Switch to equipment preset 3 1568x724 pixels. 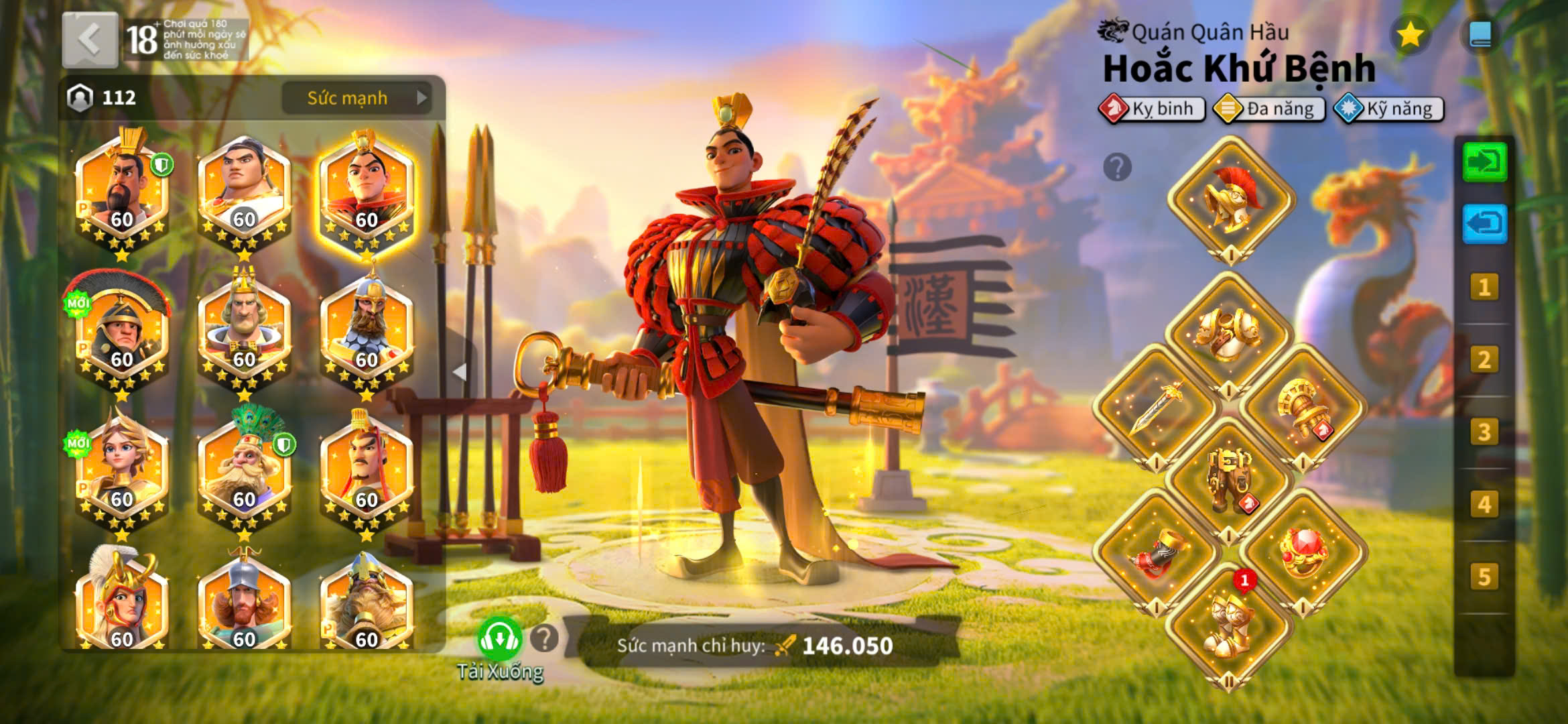[1484, 432]
